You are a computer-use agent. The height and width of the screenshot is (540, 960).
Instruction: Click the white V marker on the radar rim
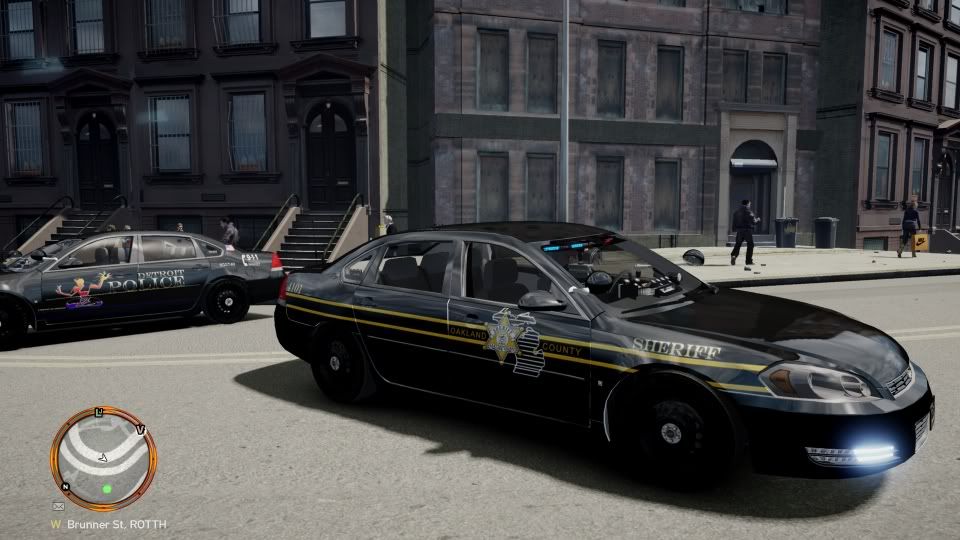click(x=140, y=430)
